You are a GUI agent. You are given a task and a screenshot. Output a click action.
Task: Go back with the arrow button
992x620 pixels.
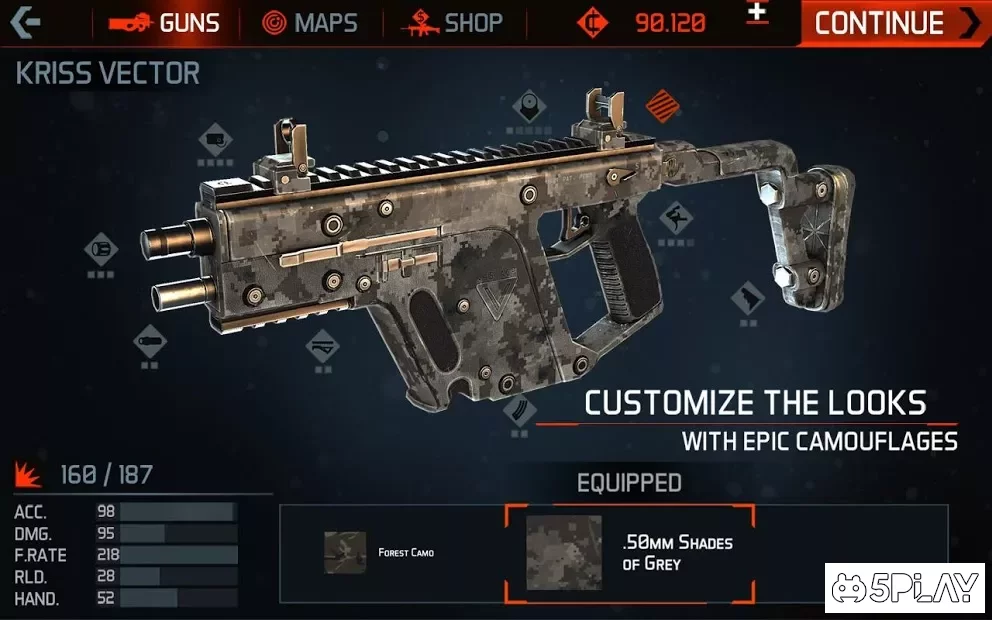click(24, 22)
